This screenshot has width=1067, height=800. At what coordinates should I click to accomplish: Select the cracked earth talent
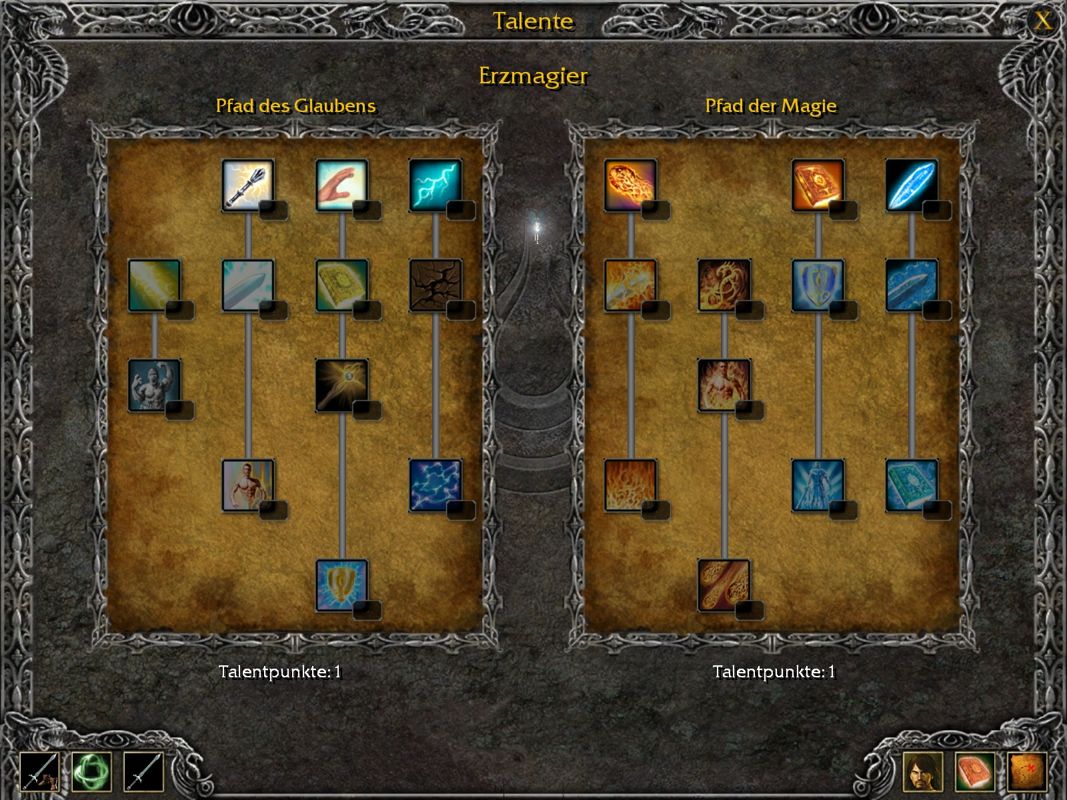coord(435,285)
